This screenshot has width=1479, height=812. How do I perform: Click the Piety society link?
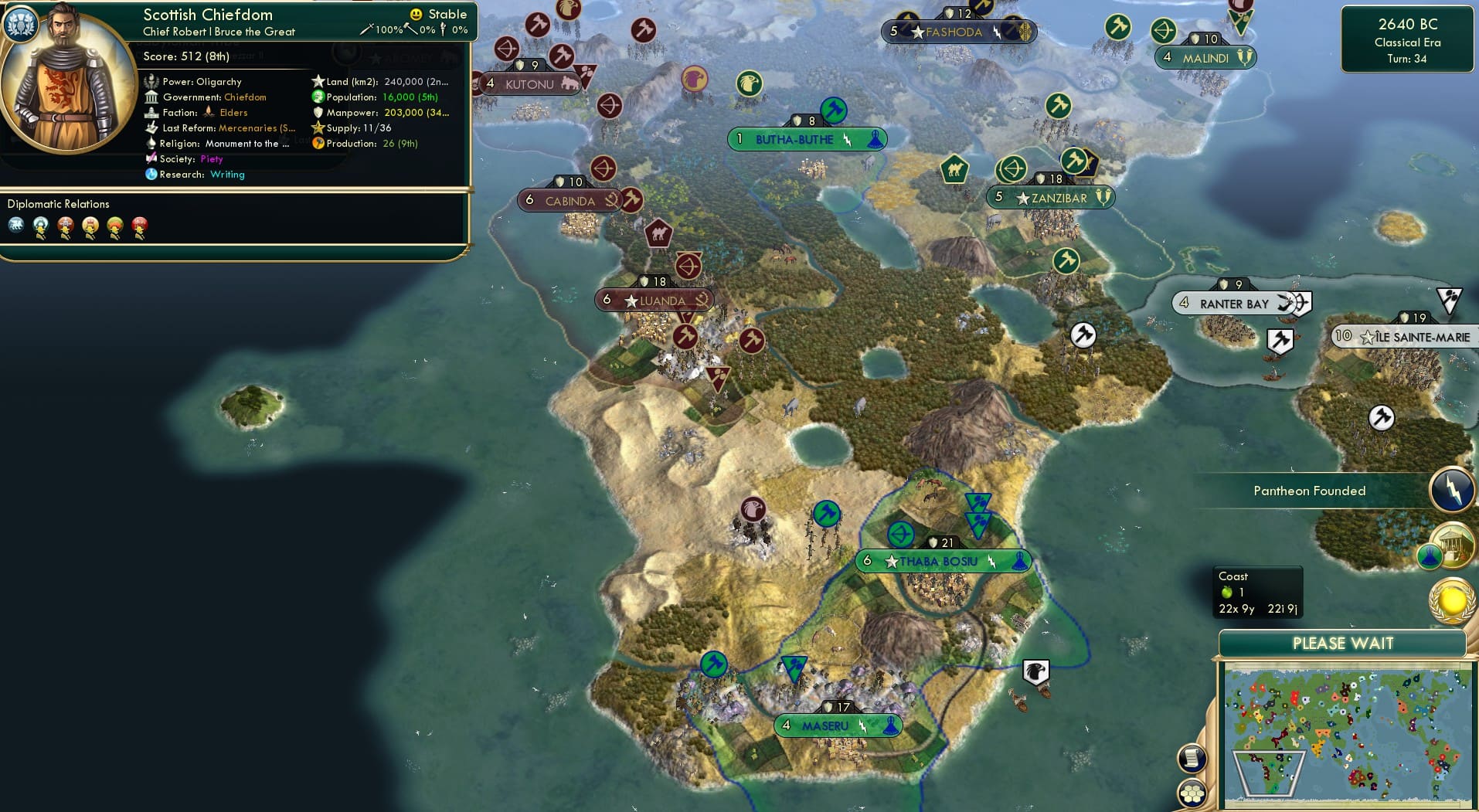click(210, 159)
